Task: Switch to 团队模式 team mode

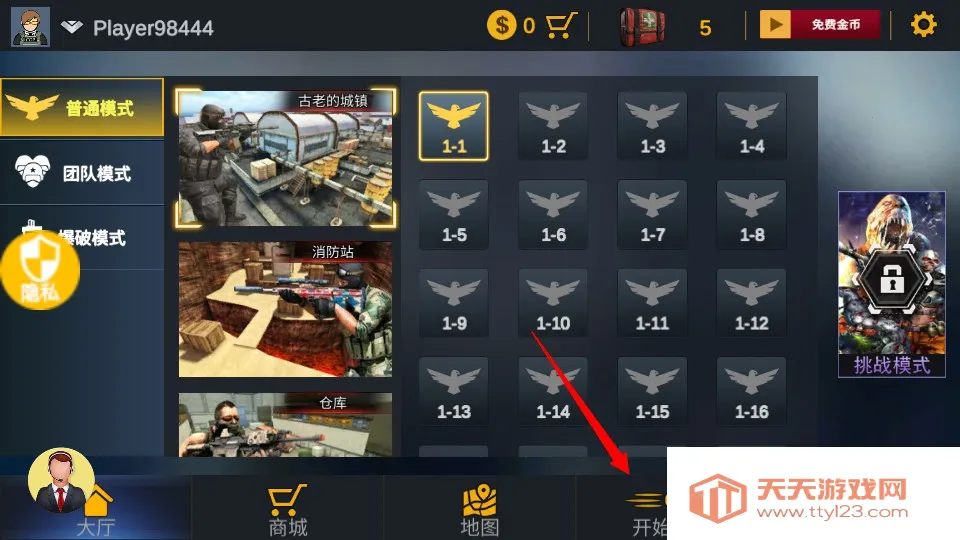Action: click(82, 173)
